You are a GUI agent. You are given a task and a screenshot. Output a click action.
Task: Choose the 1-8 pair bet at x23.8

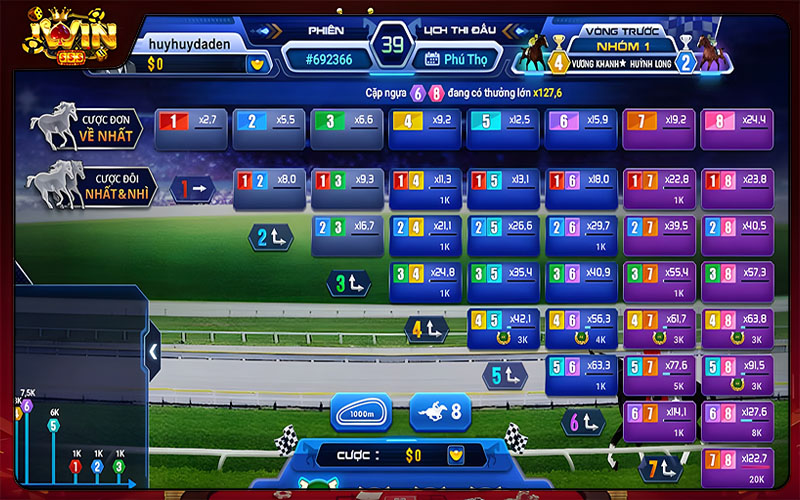(x=737, y=183)
